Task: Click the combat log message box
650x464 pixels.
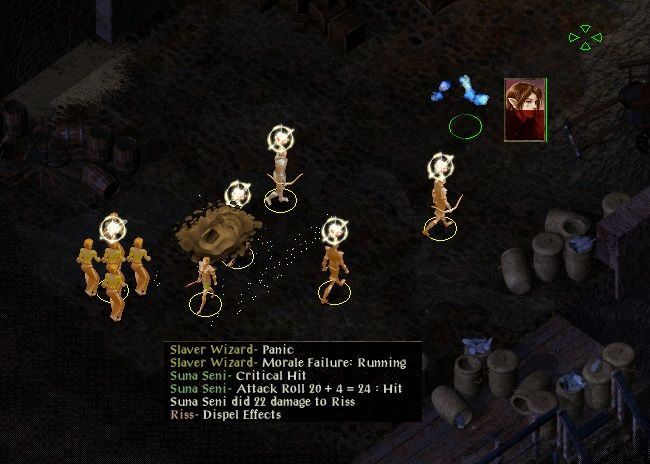Action: 293,382
